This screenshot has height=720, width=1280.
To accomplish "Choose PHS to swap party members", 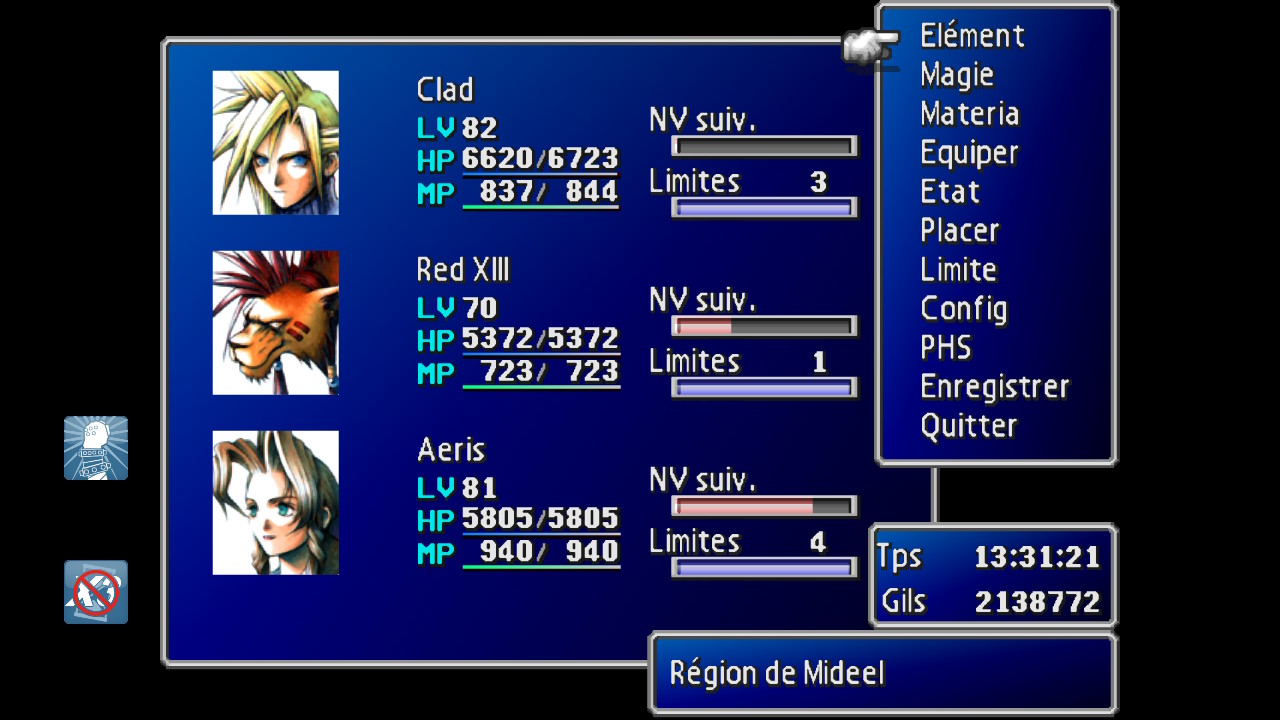I will tap(945, 348).
